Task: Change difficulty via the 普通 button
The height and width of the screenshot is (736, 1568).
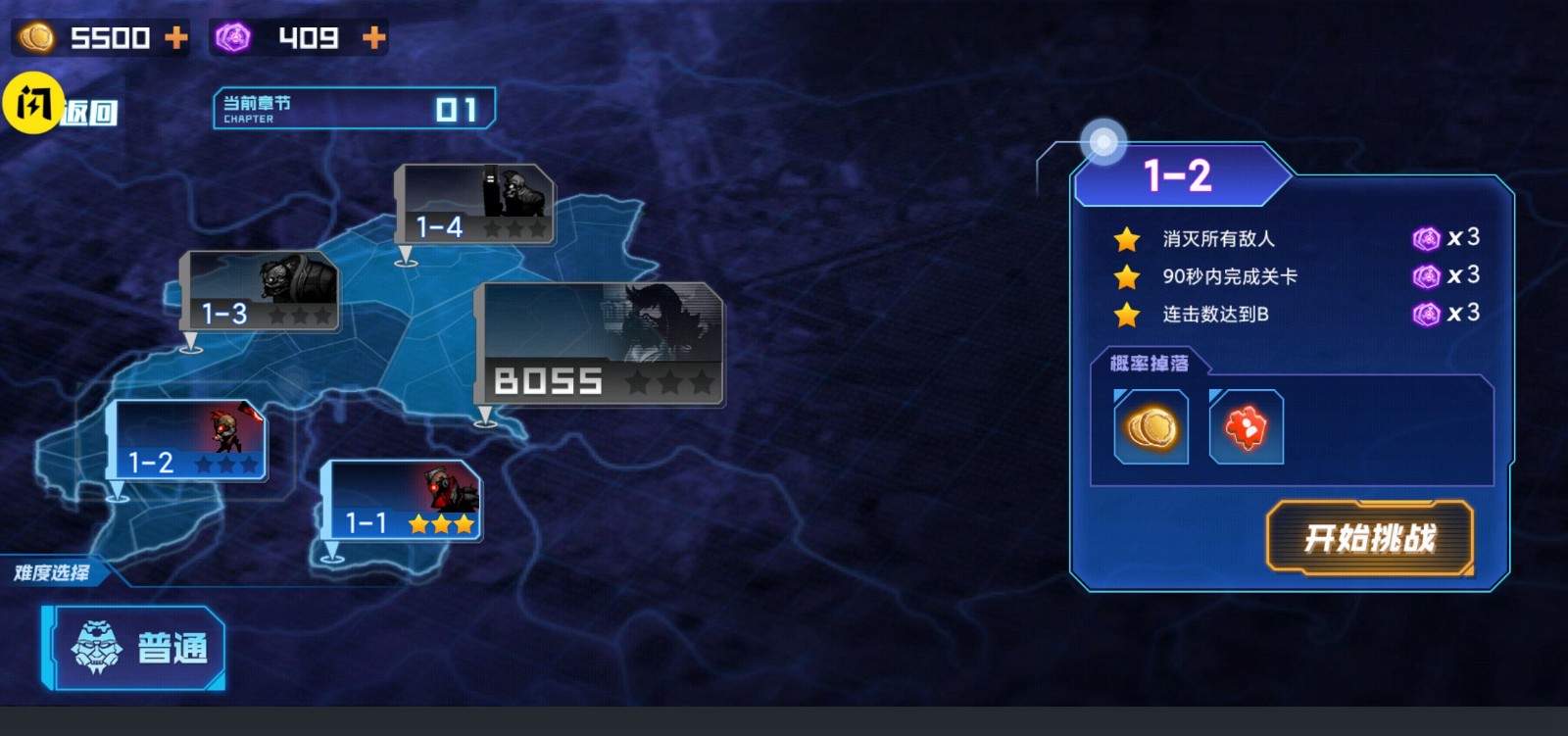Action: point(135,647)
